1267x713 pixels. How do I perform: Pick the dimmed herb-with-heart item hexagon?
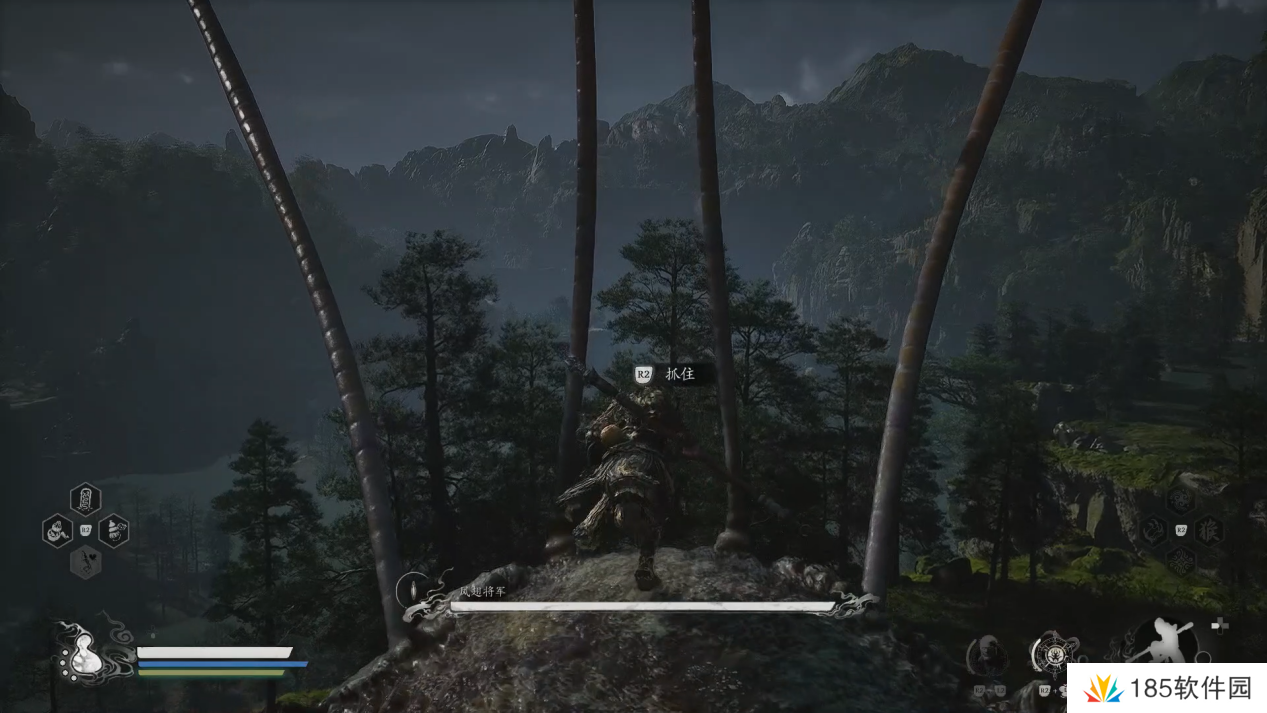click(x=86, y=561)
